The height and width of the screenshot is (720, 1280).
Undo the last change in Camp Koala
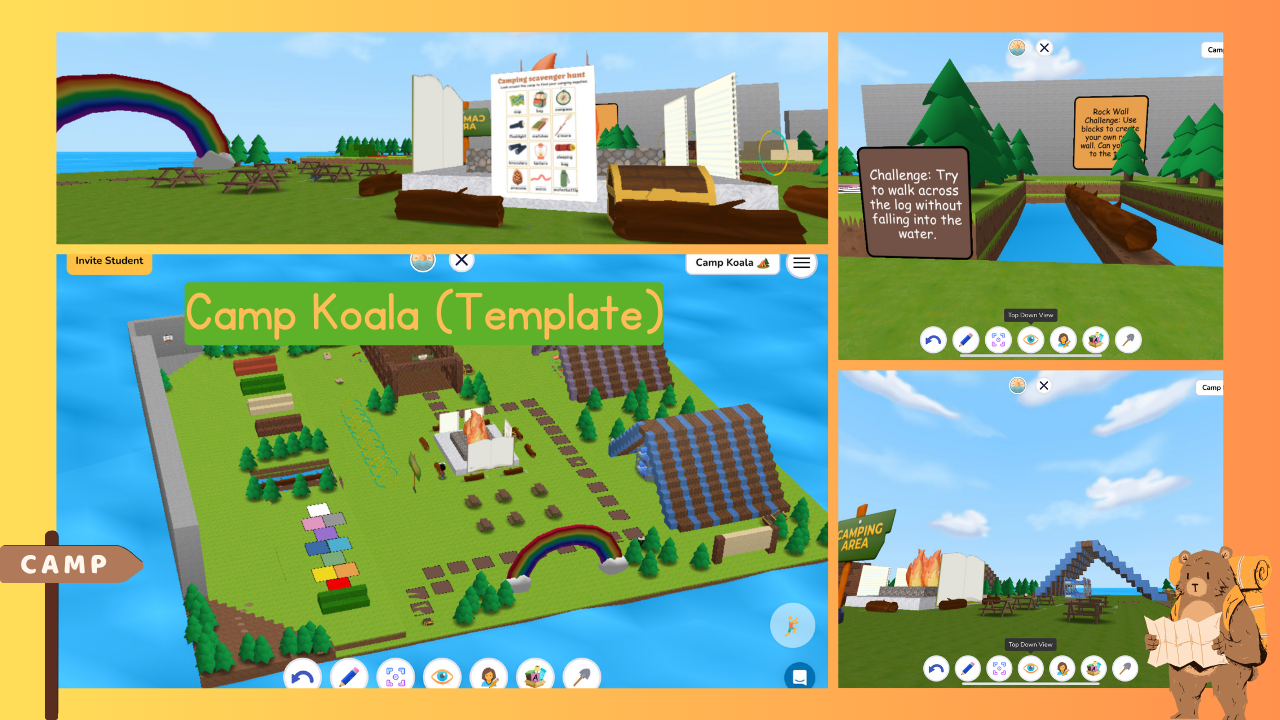303,676
